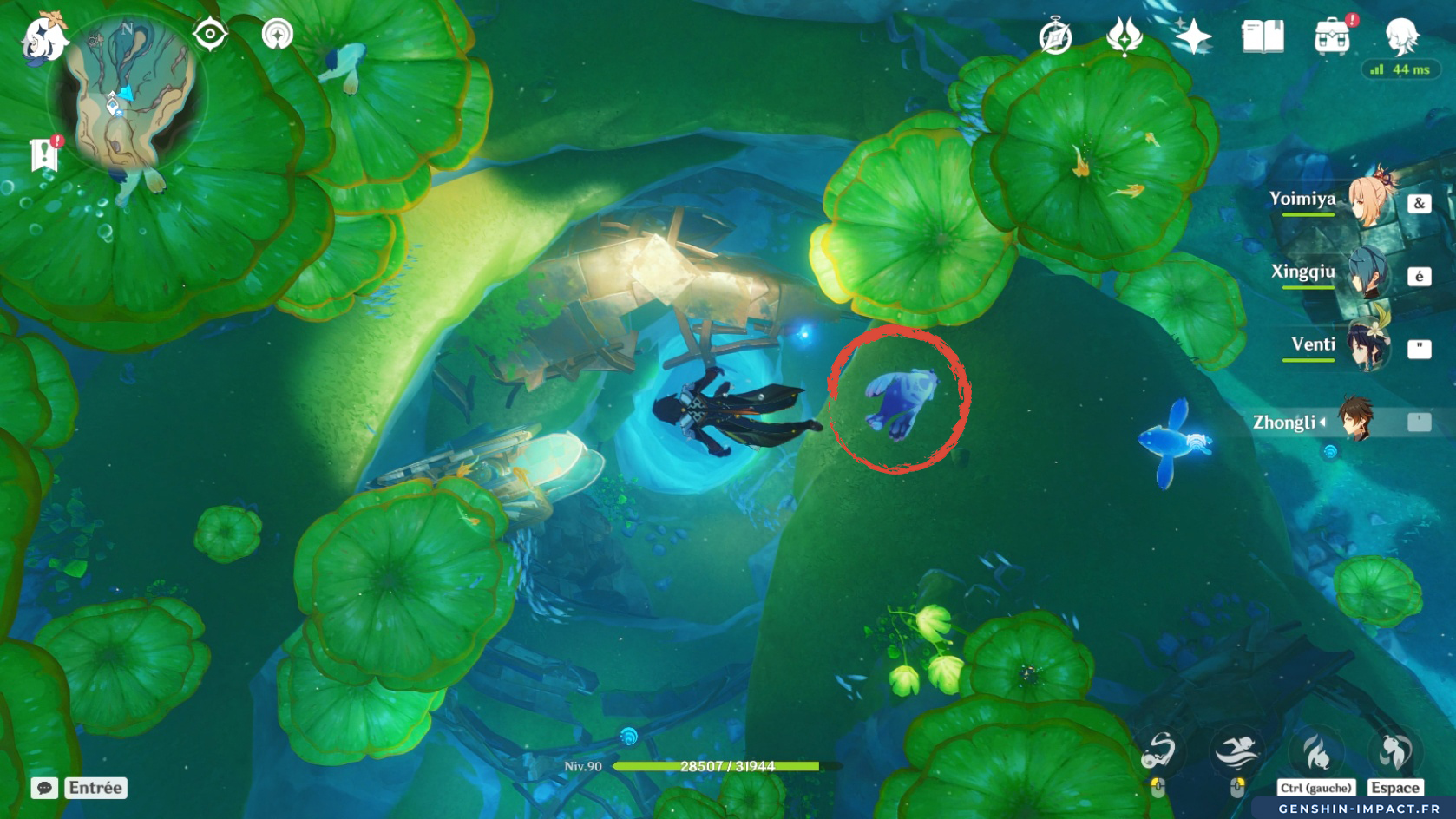Screen dimensions: 1456x819
Task: Open the four-point star wish icon
Action: [1193, 37]
